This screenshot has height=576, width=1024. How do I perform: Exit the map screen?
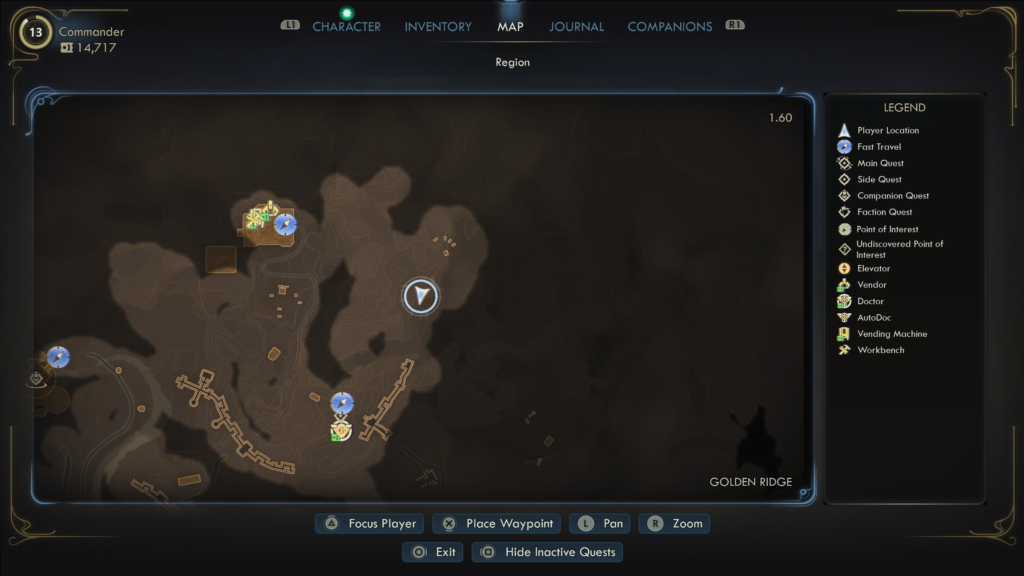click(433, 552)
